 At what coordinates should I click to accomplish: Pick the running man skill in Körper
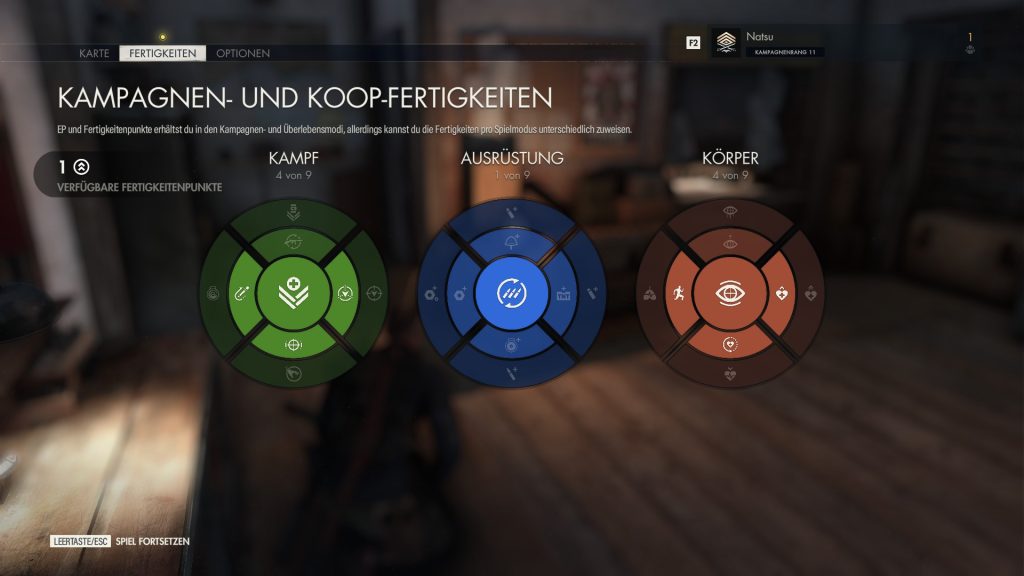(x=678, y=294)
